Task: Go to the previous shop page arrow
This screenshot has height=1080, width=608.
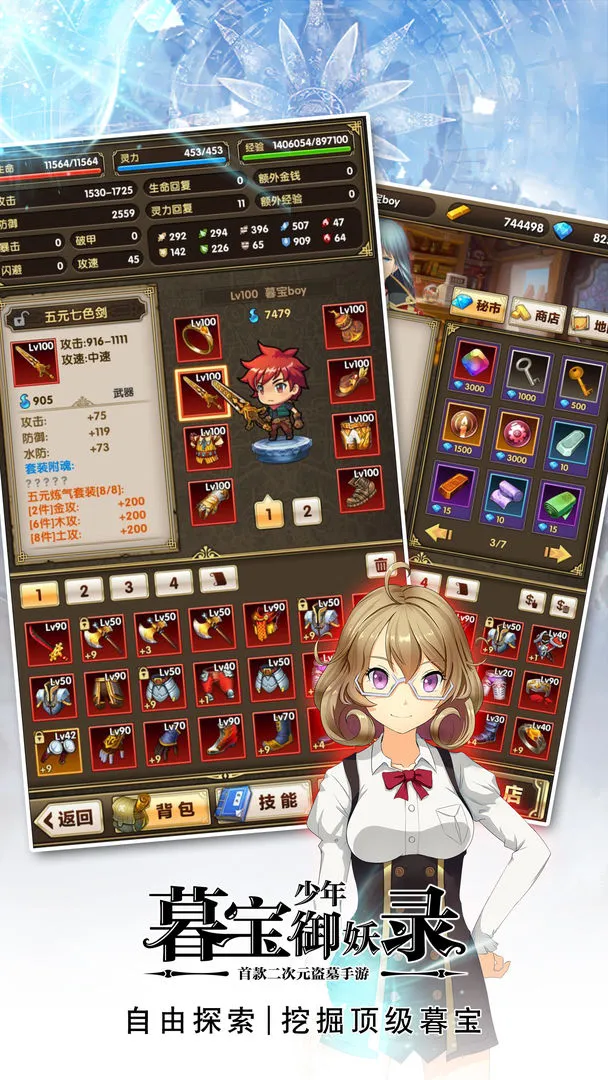Action: 438,533
